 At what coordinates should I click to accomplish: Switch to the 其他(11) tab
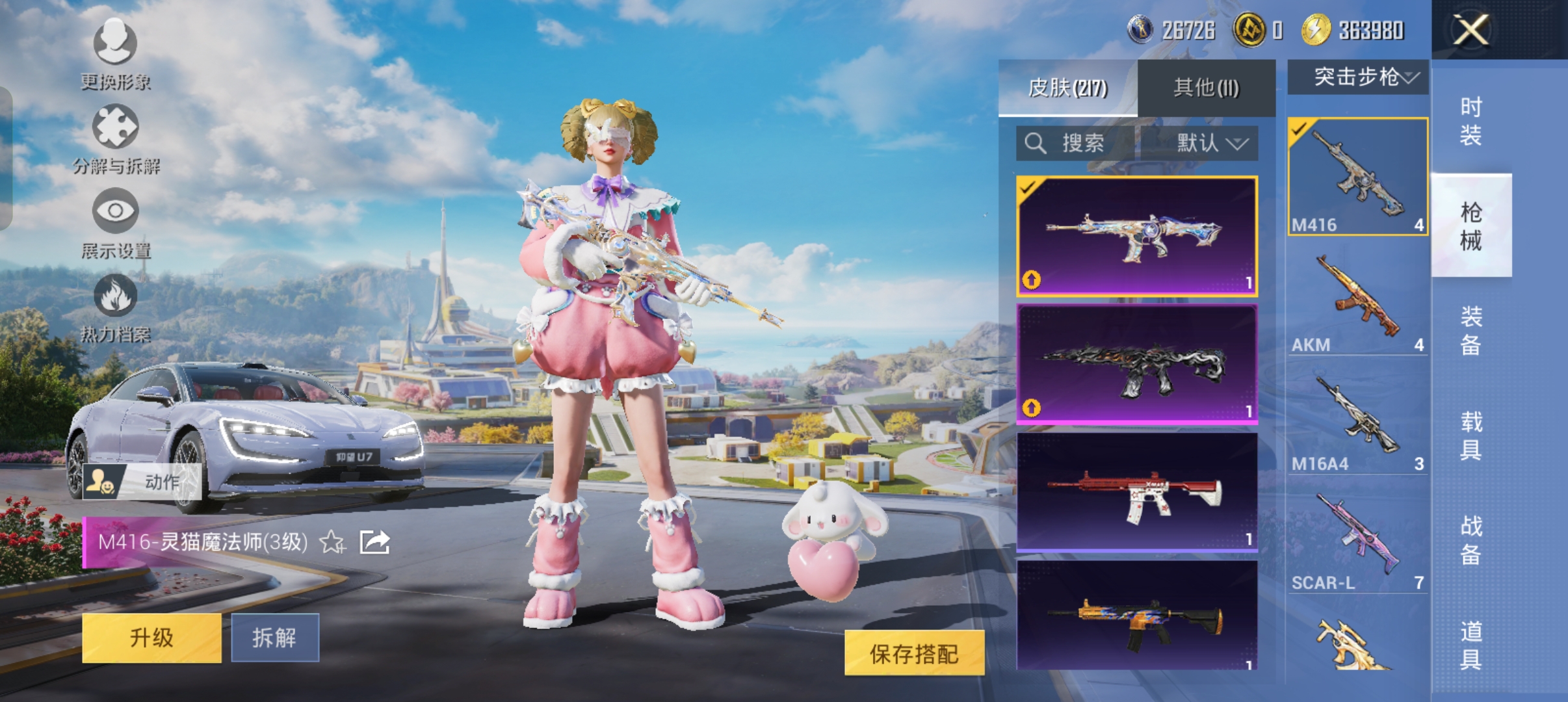(1205, 87)
